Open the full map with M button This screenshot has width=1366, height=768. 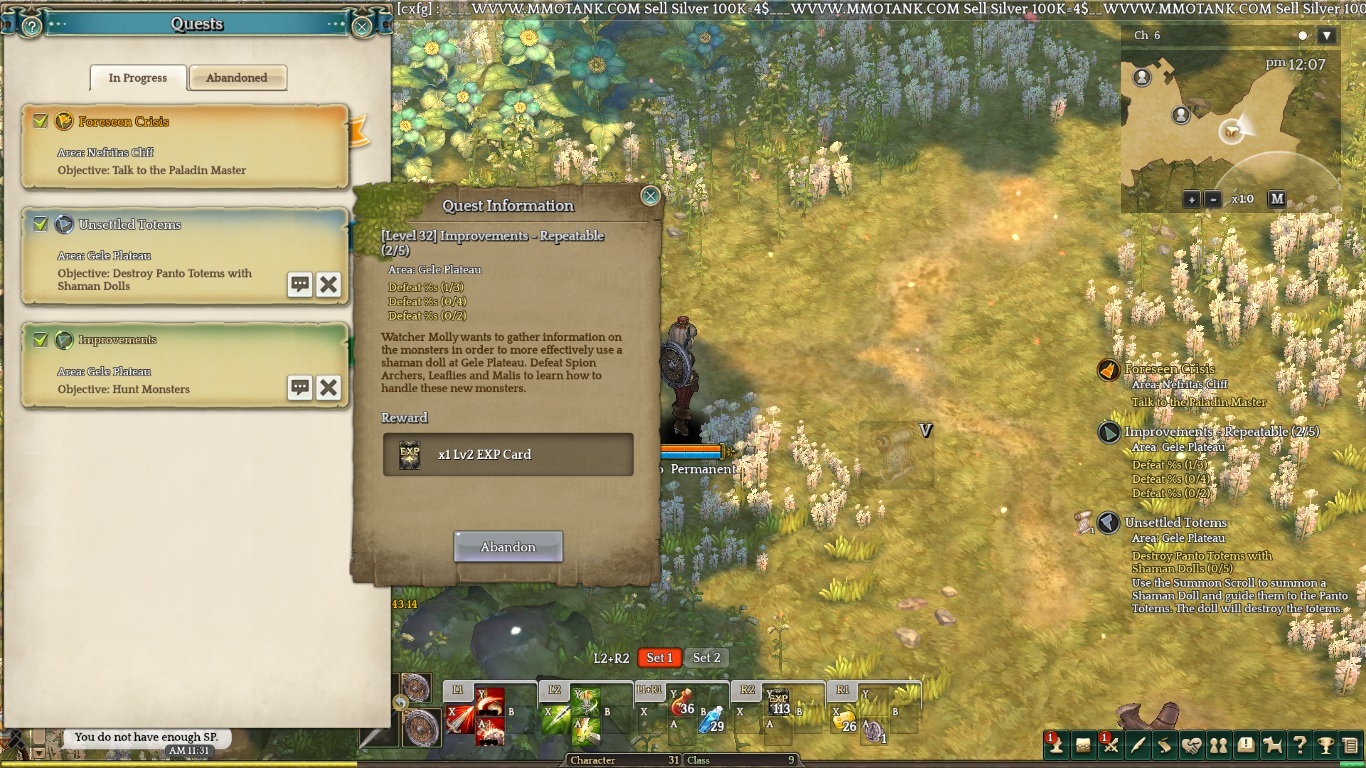(x=1277, y=199)
